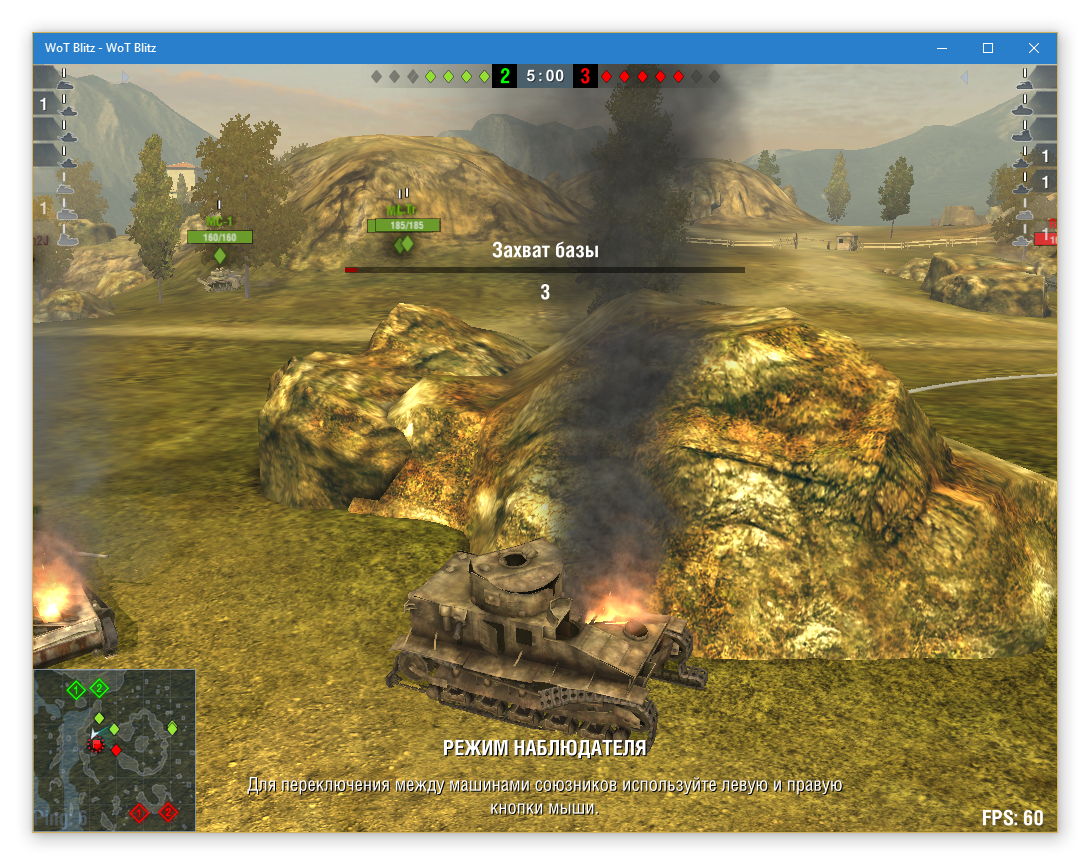This screenshot has width=1090, height=865.
Task: Close the WoT Blitz window
Action: (1034, 48)
